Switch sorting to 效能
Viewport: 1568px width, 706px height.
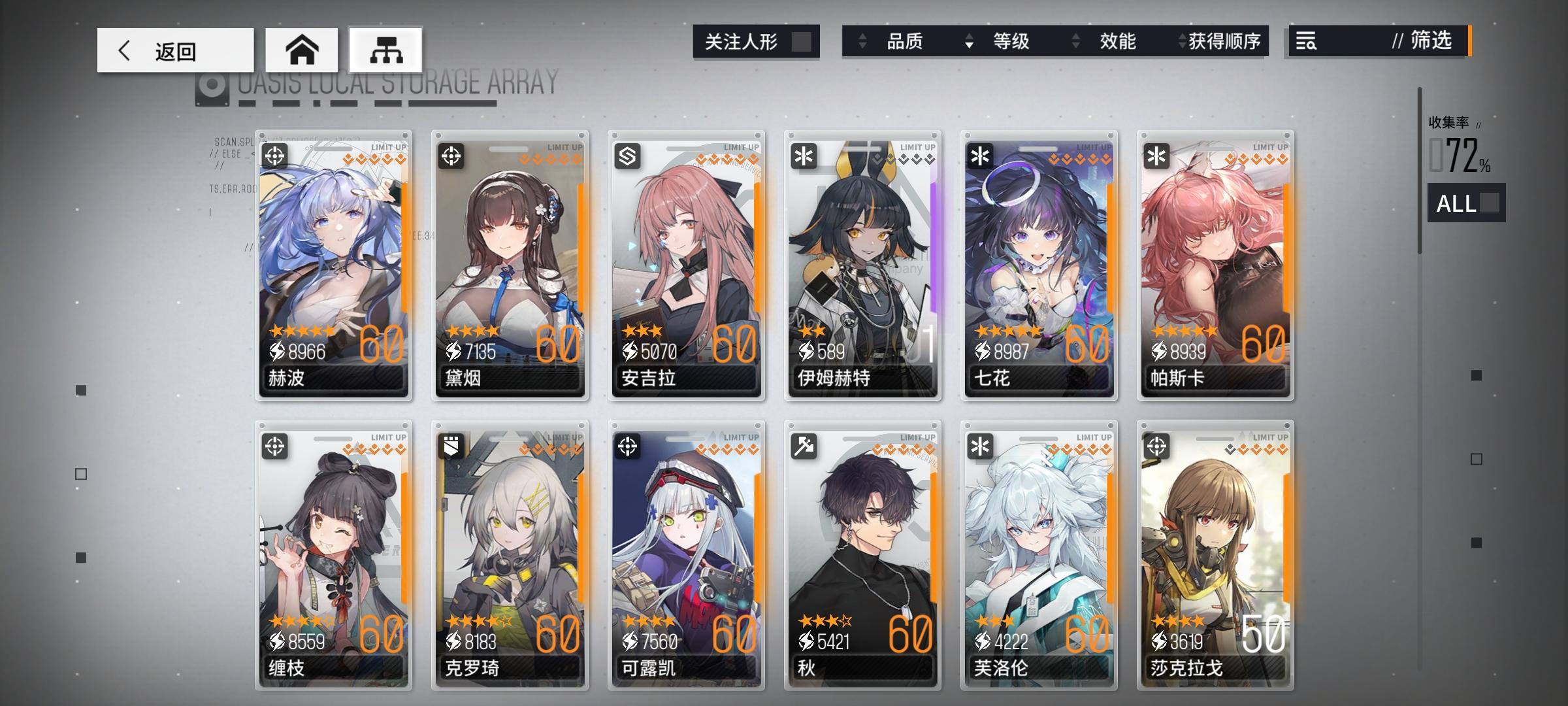pyautogui.click(x=1117, y=42)
